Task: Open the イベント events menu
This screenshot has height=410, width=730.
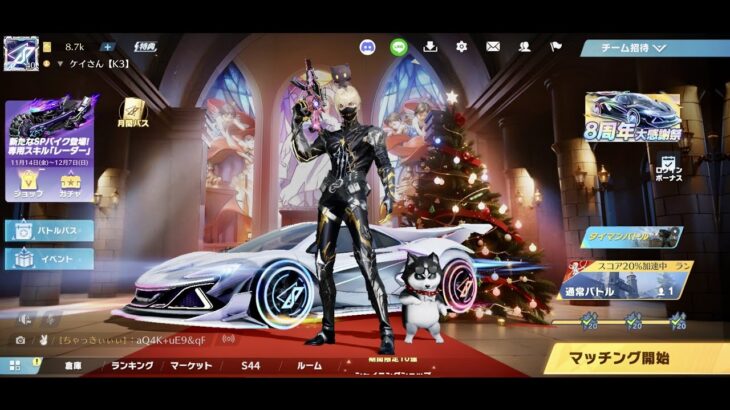Action: pos(50,258)
